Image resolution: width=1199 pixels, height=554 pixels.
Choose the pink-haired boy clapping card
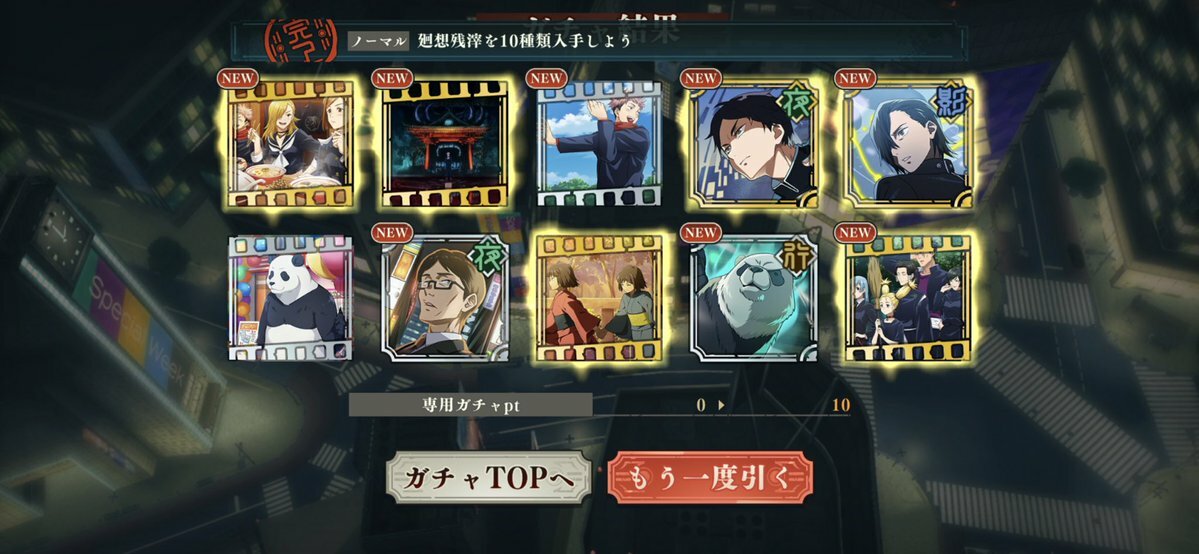(599, 143)
